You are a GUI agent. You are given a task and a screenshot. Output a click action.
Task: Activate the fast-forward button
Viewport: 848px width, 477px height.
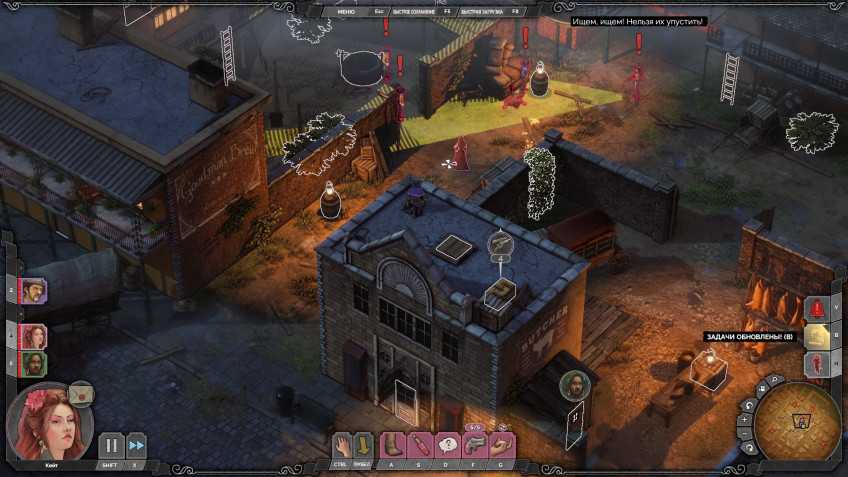pyautogui.click(x=136, y=445)
